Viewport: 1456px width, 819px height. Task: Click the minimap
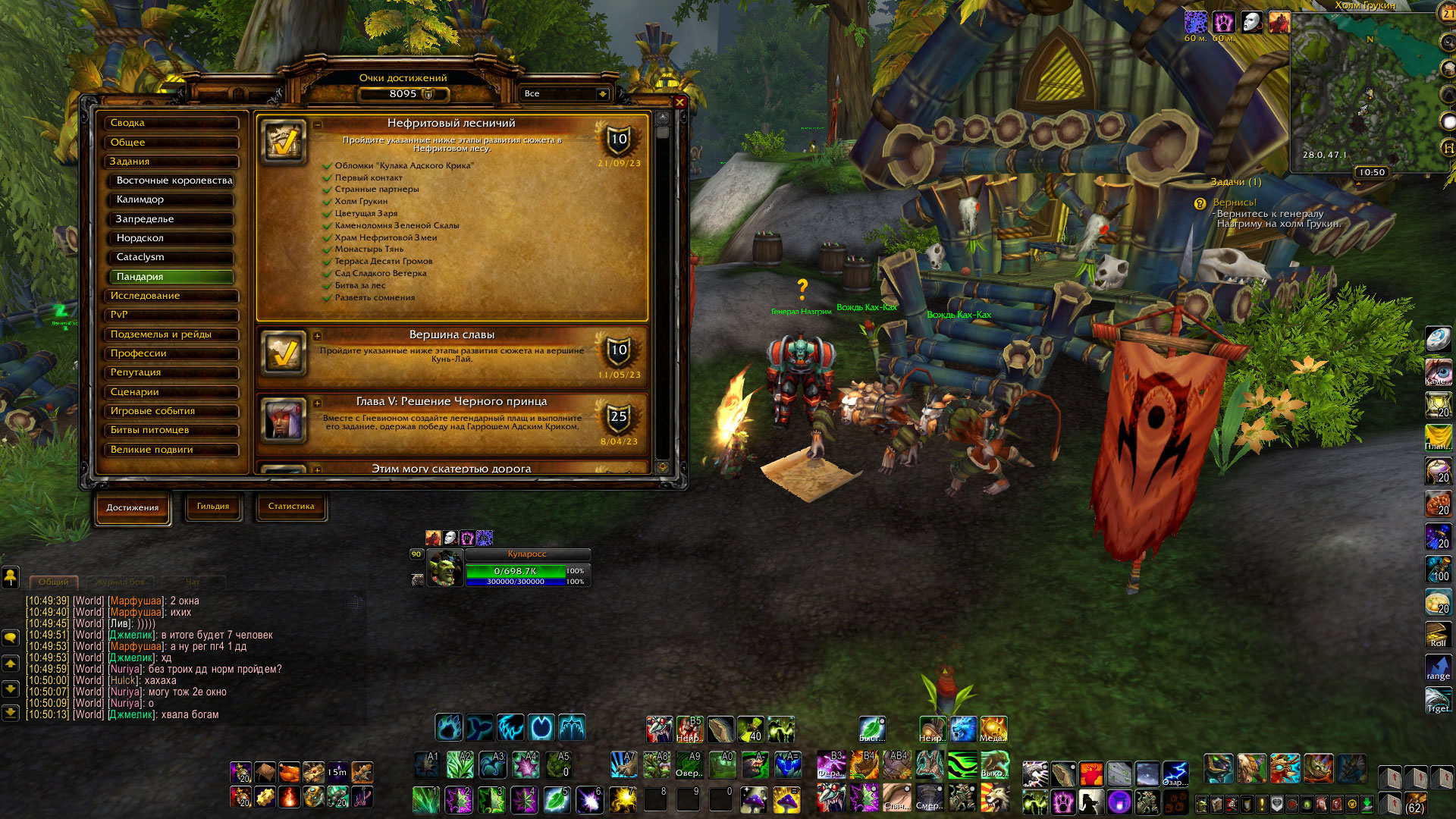pyautogui.click(x=1363, y=93)
